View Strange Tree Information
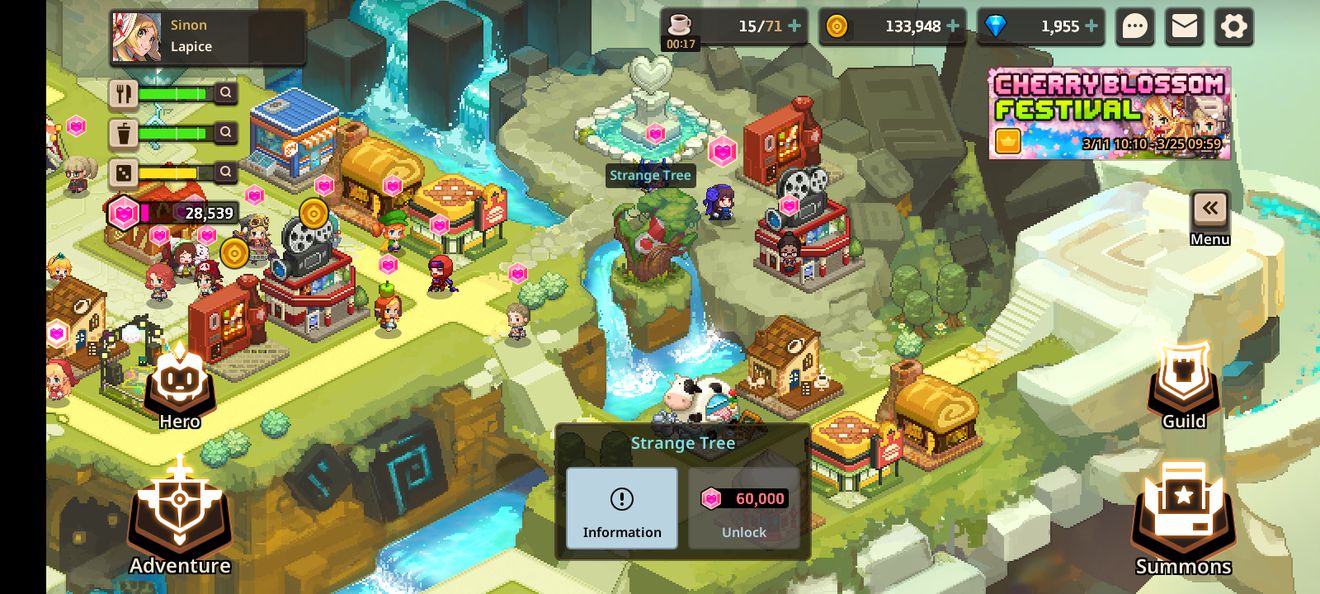Screen dimensions: 1320x594 pyautogui.click(x=622, y=508)
